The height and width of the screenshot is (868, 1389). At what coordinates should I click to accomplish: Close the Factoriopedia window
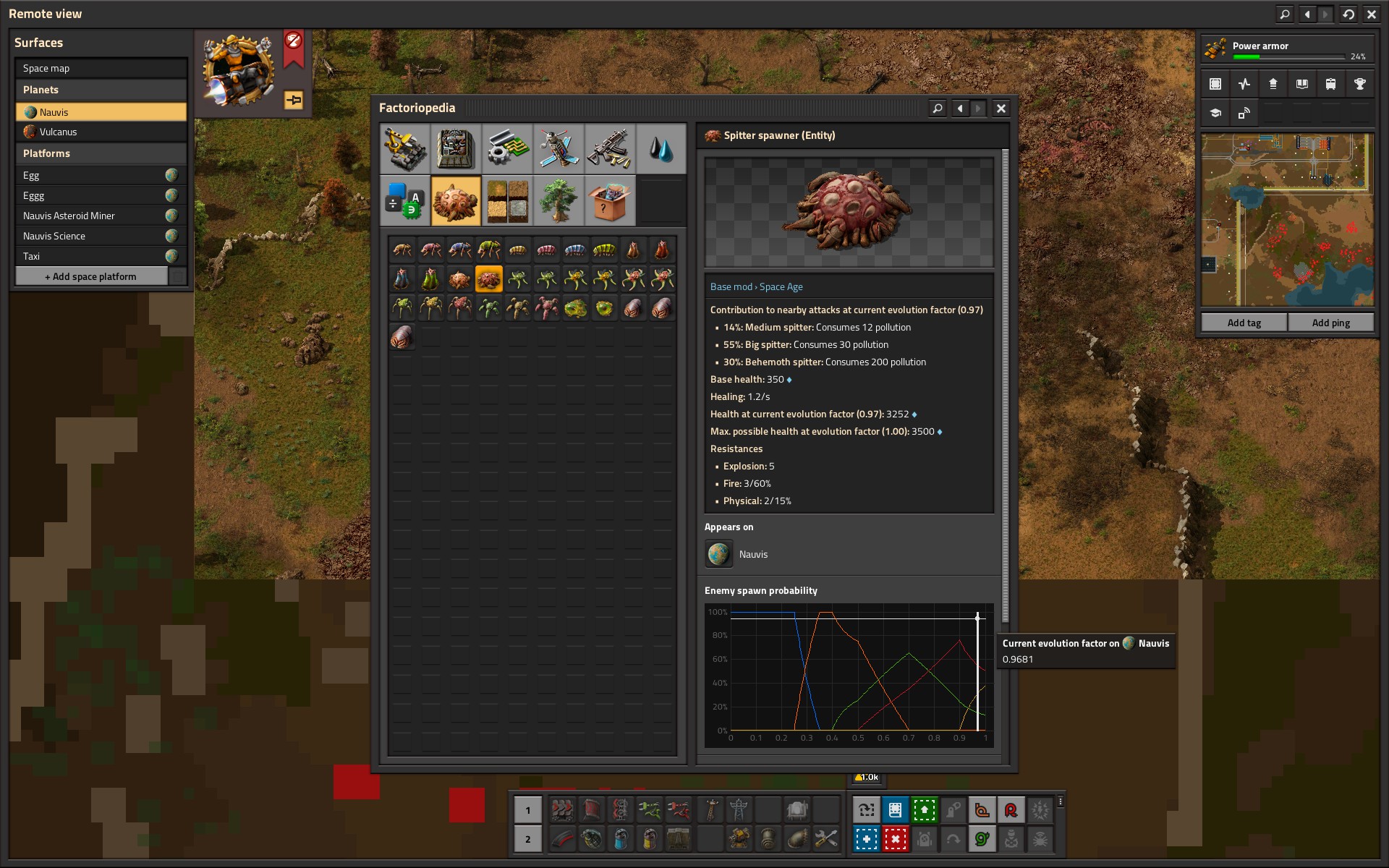point(1001,109)
